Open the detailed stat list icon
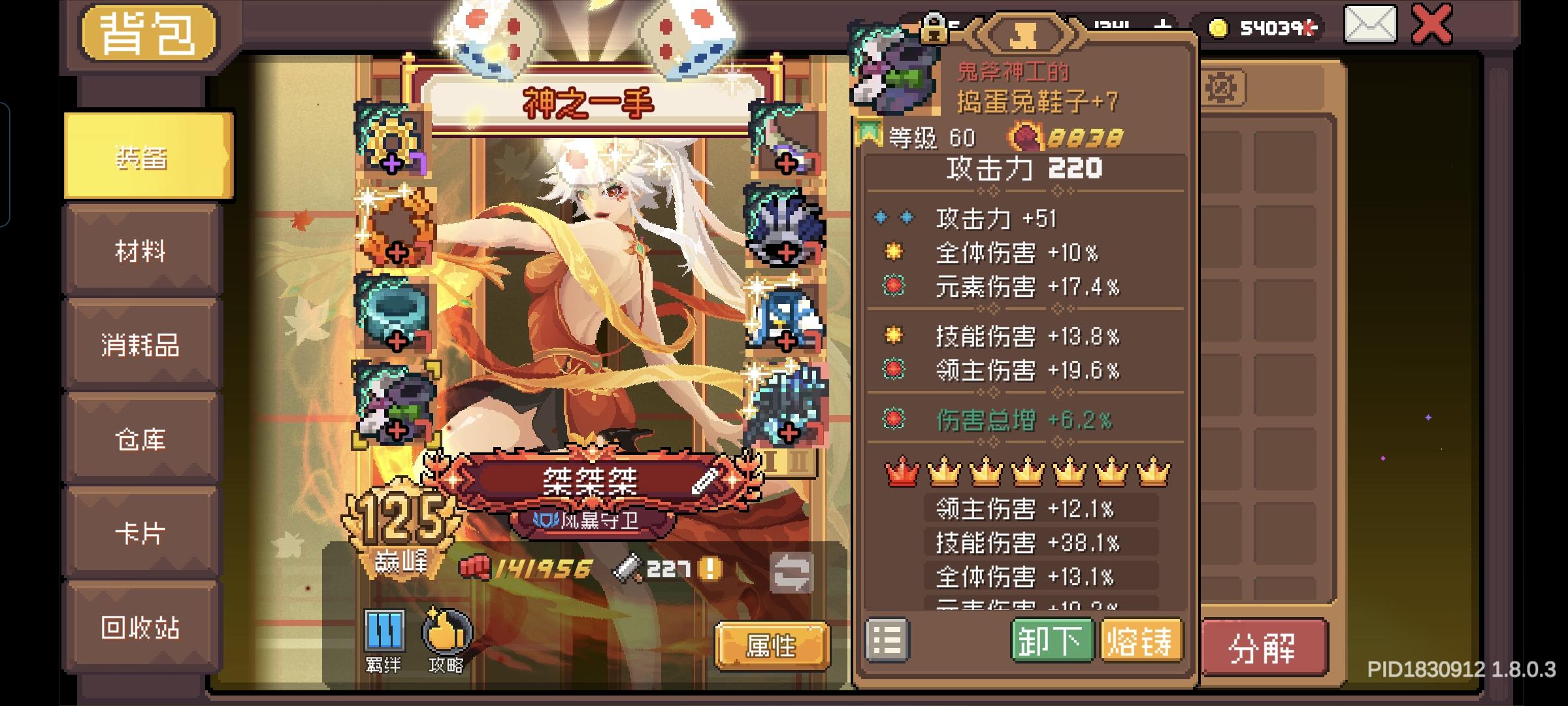 coord(887,641)
